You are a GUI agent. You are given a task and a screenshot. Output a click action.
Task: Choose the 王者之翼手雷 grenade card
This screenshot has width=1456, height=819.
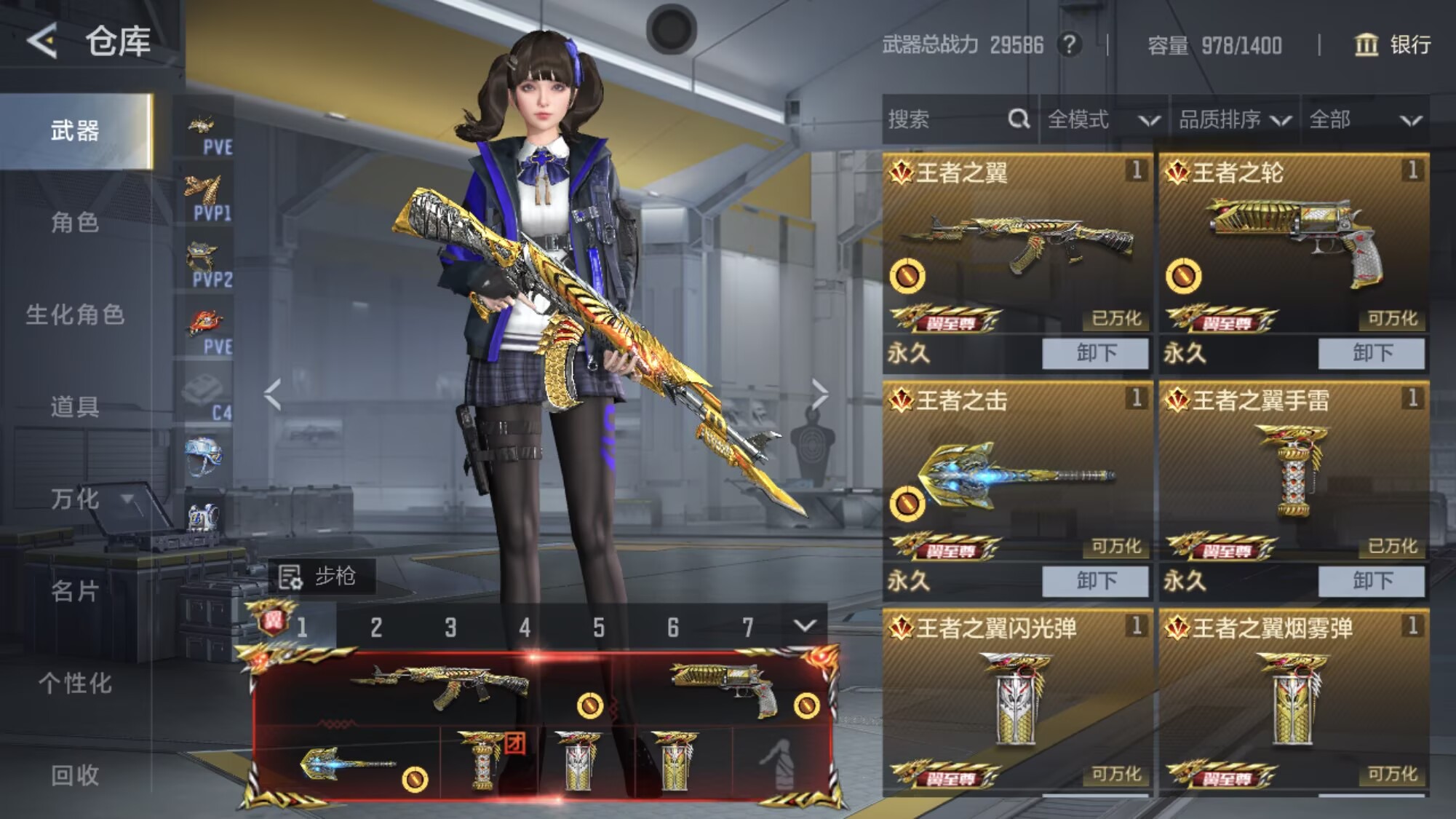tap(1294, 470)
